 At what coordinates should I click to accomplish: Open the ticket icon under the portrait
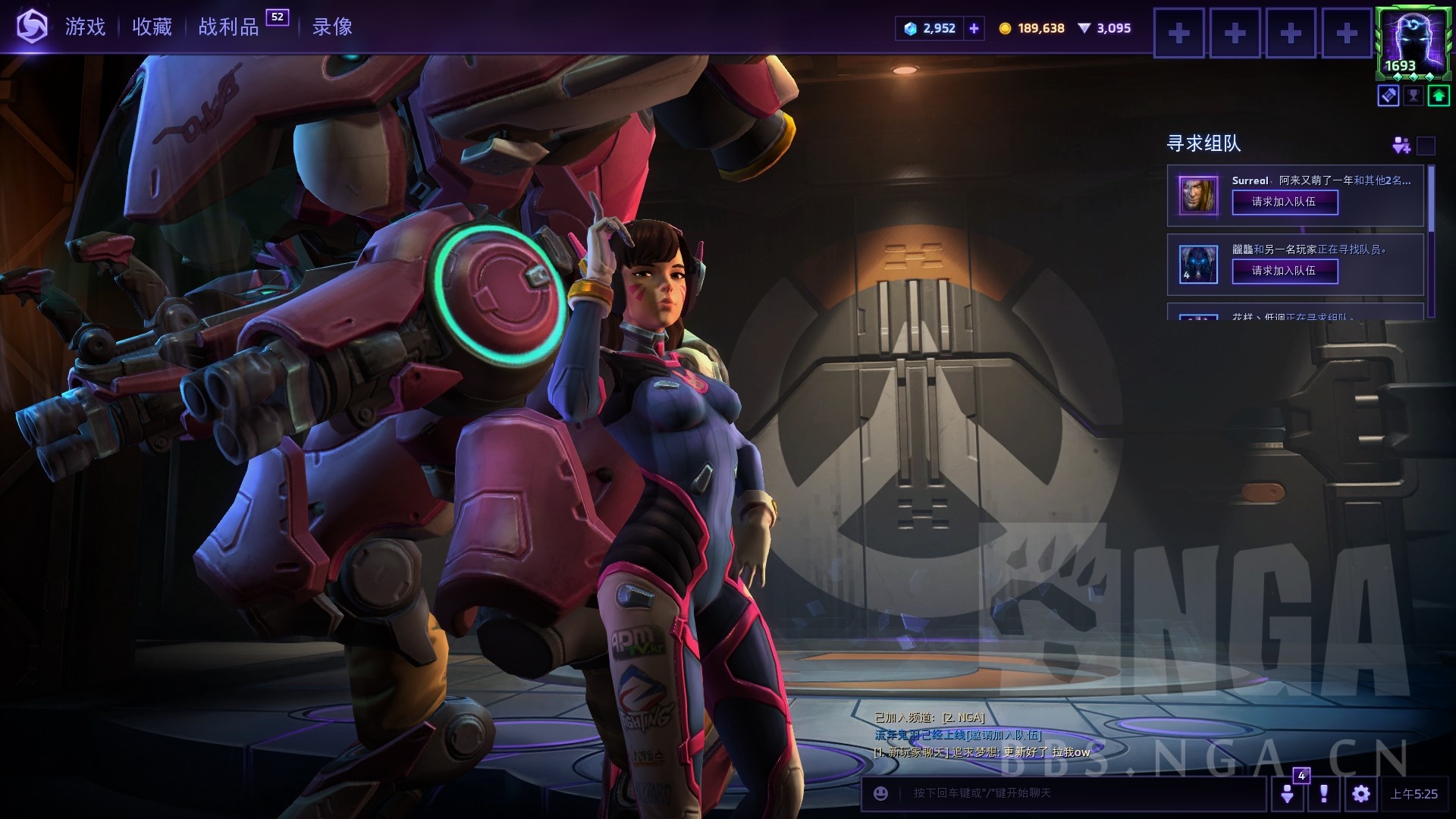(1389, 96)
